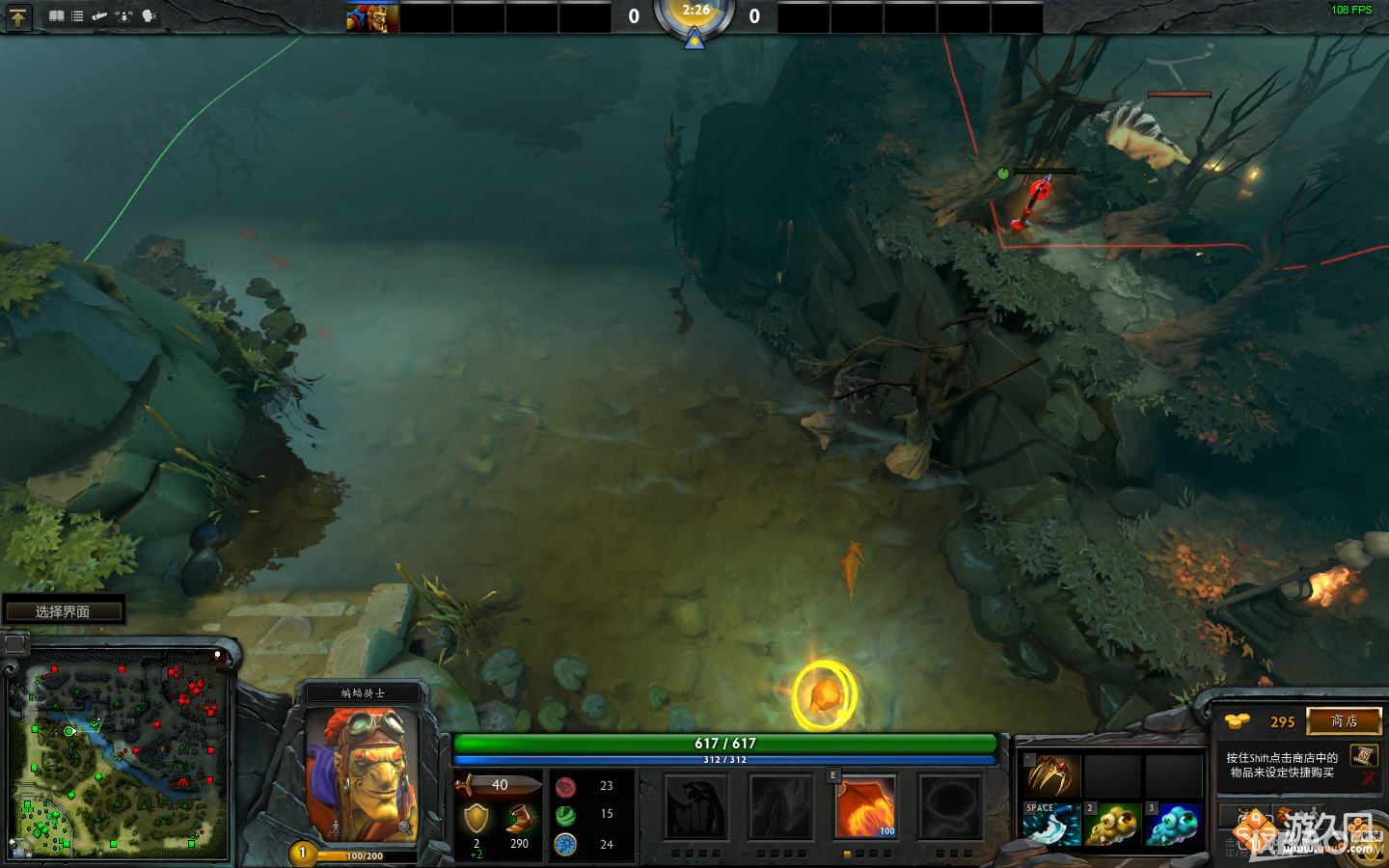The height and width of the screenshot is (868, 1389).
Task: Dismiss the quickbuy tip with the red X
Action: click(1367, 778)
